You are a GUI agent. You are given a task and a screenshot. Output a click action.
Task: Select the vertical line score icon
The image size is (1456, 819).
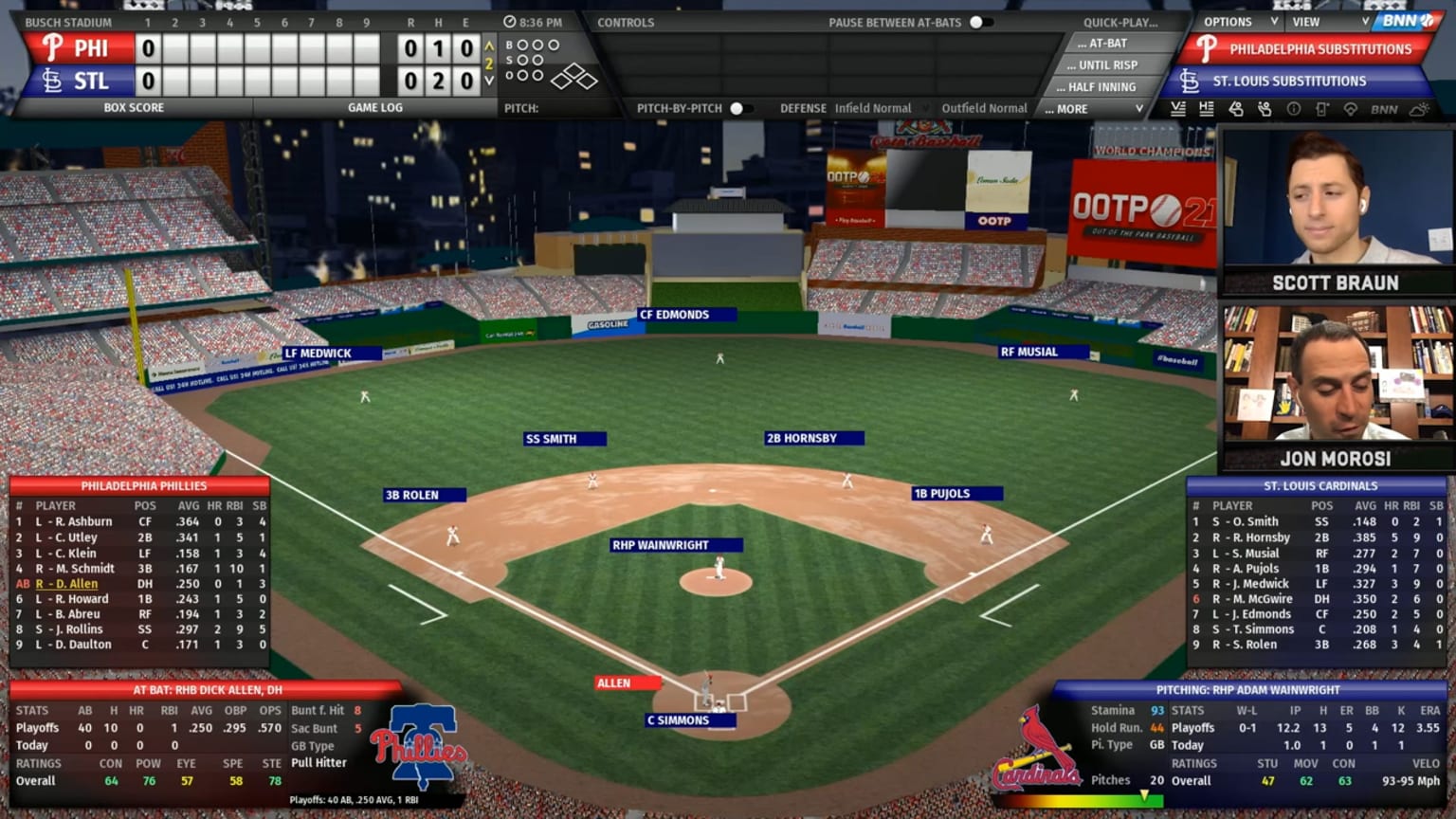(1179, 110)
